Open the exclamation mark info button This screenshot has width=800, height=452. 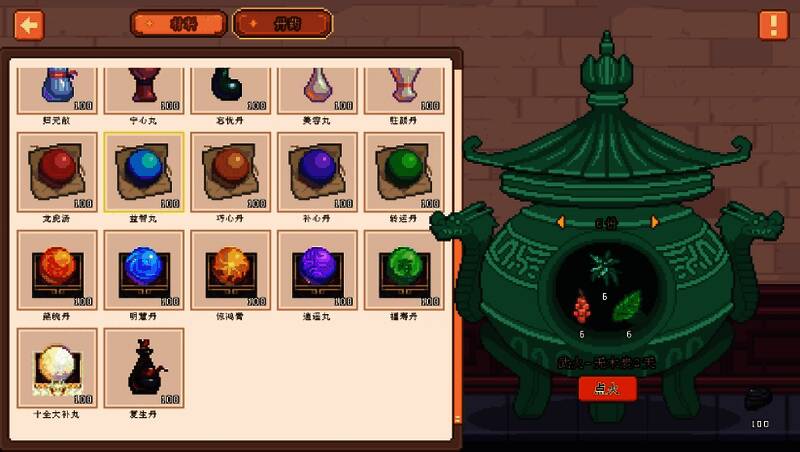pos(773,25)
